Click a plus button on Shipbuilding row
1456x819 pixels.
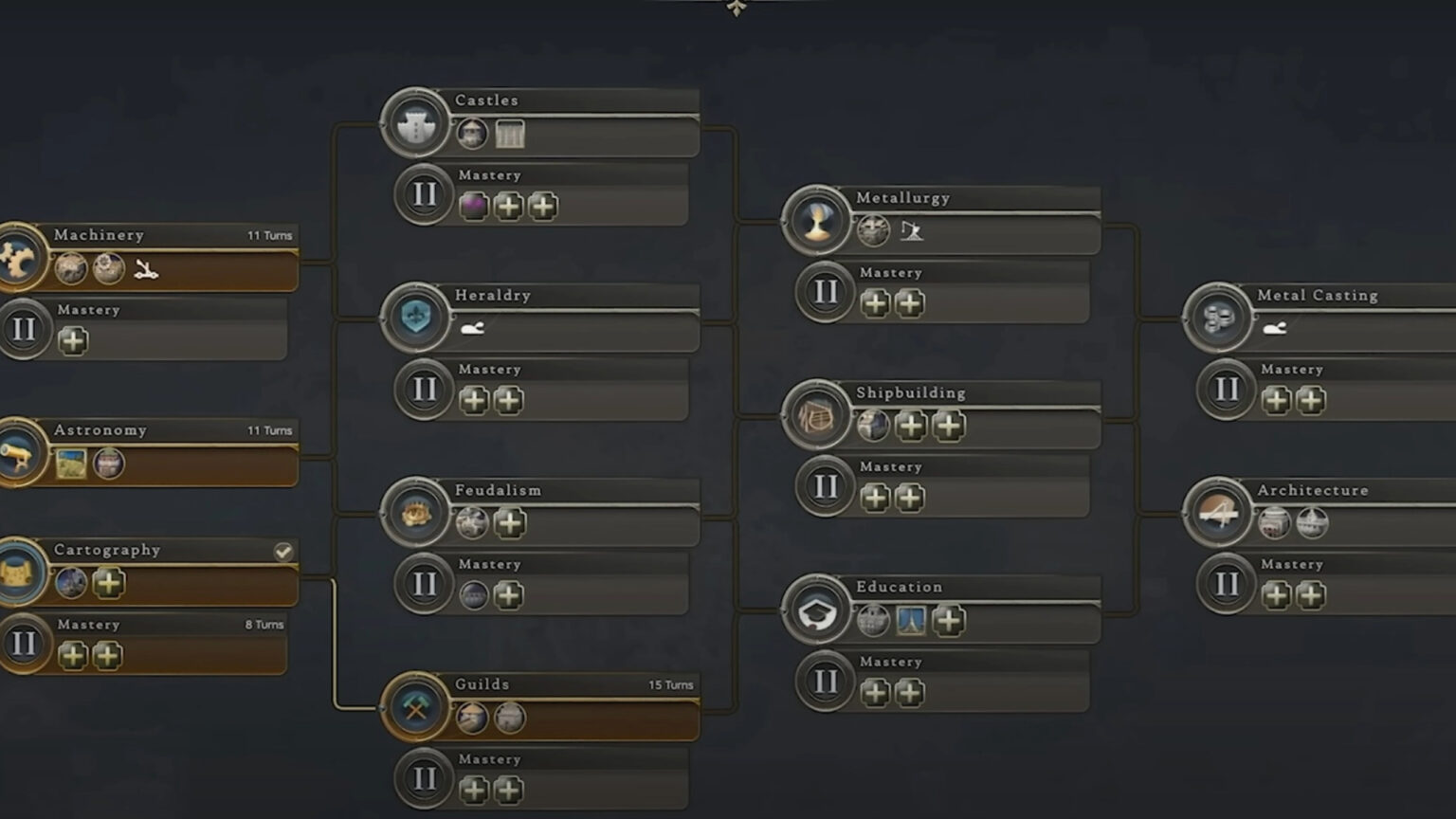(911, 426)
